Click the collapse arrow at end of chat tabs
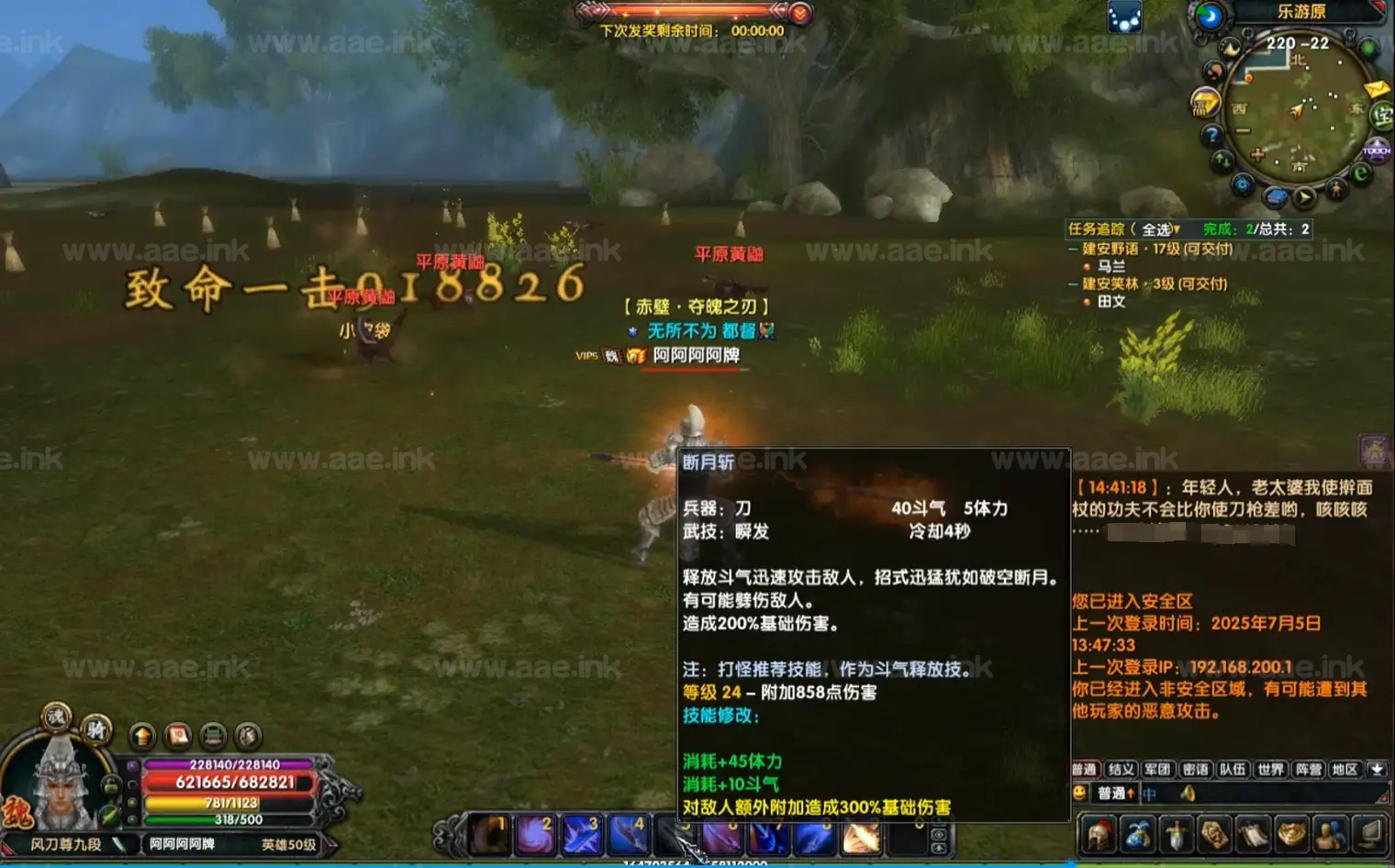Screen dimensions: 1395x868 pyautogui.click(x=1377, y=769)
